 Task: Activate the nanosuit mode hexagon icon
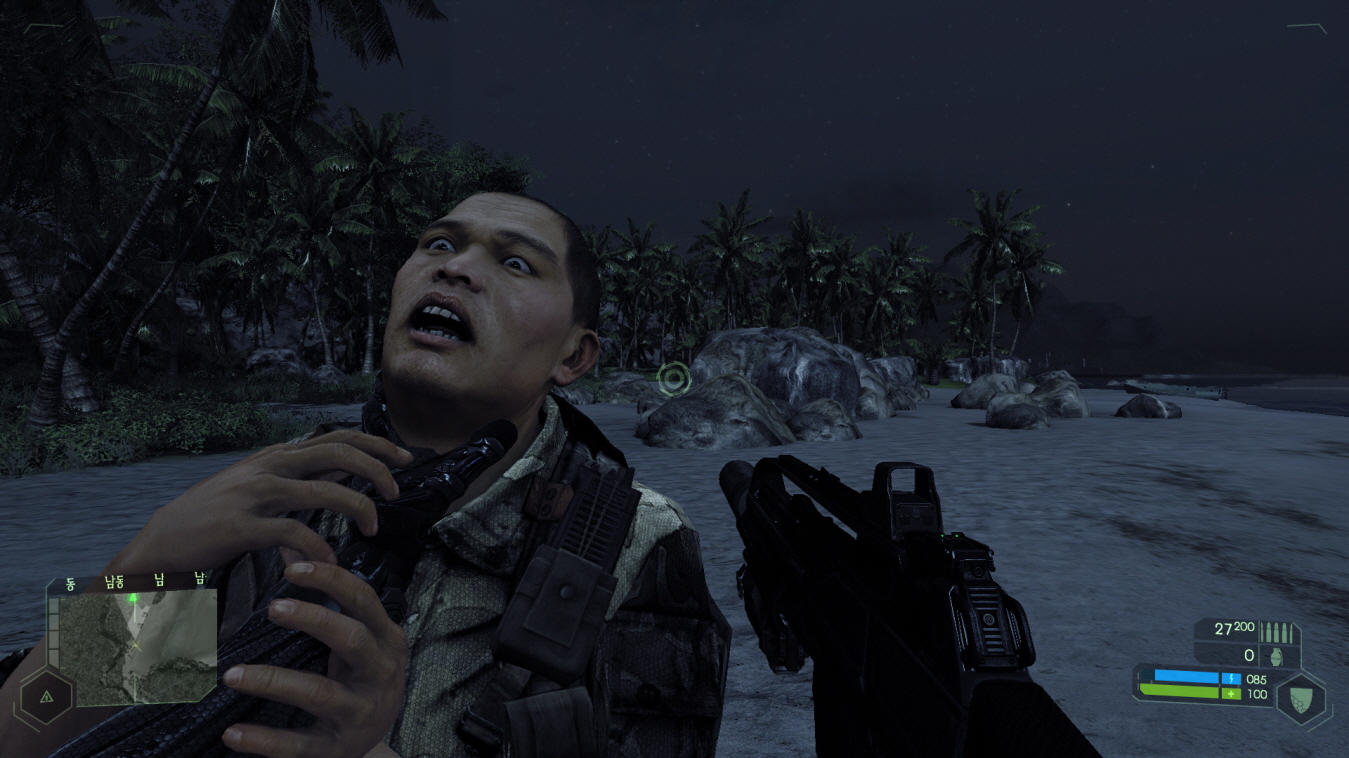pos(1303,698)
